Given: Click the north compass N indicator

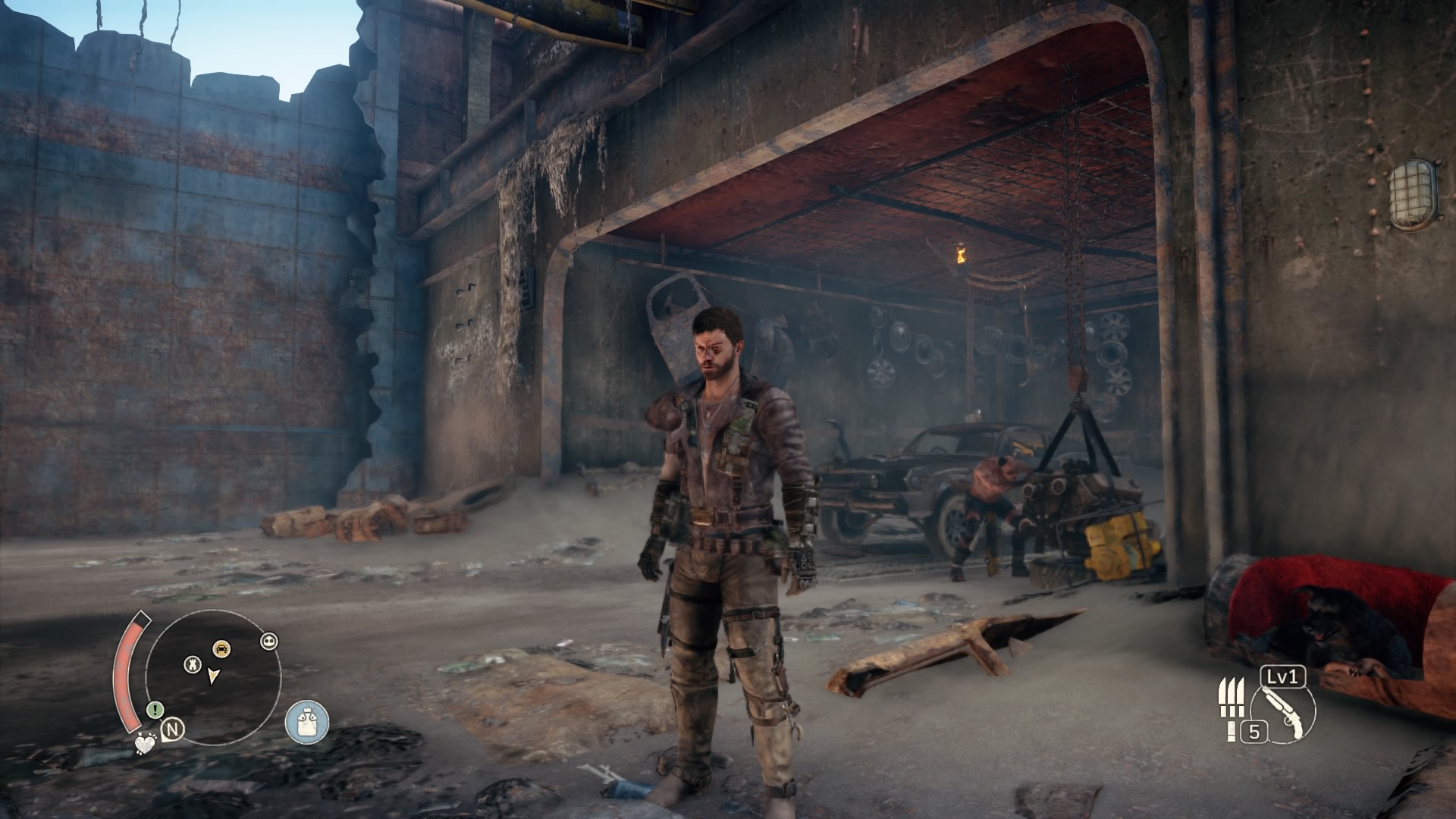Looking at the screenshot, I should point(174,730).
